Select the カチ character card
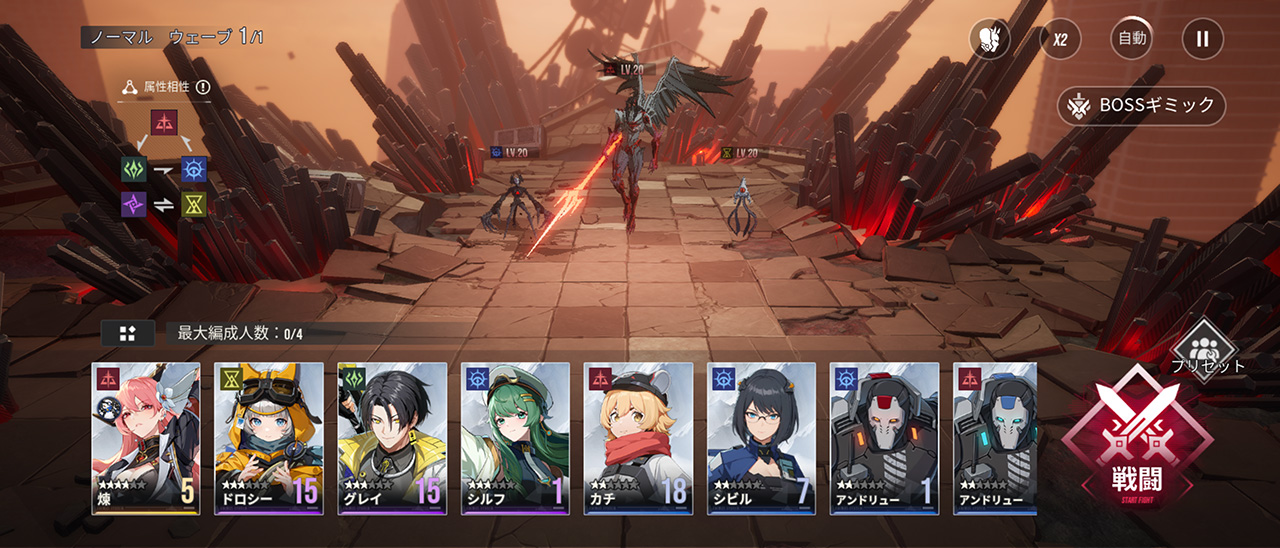Viewport: 1280px width, 548px height. pos(638,438)
